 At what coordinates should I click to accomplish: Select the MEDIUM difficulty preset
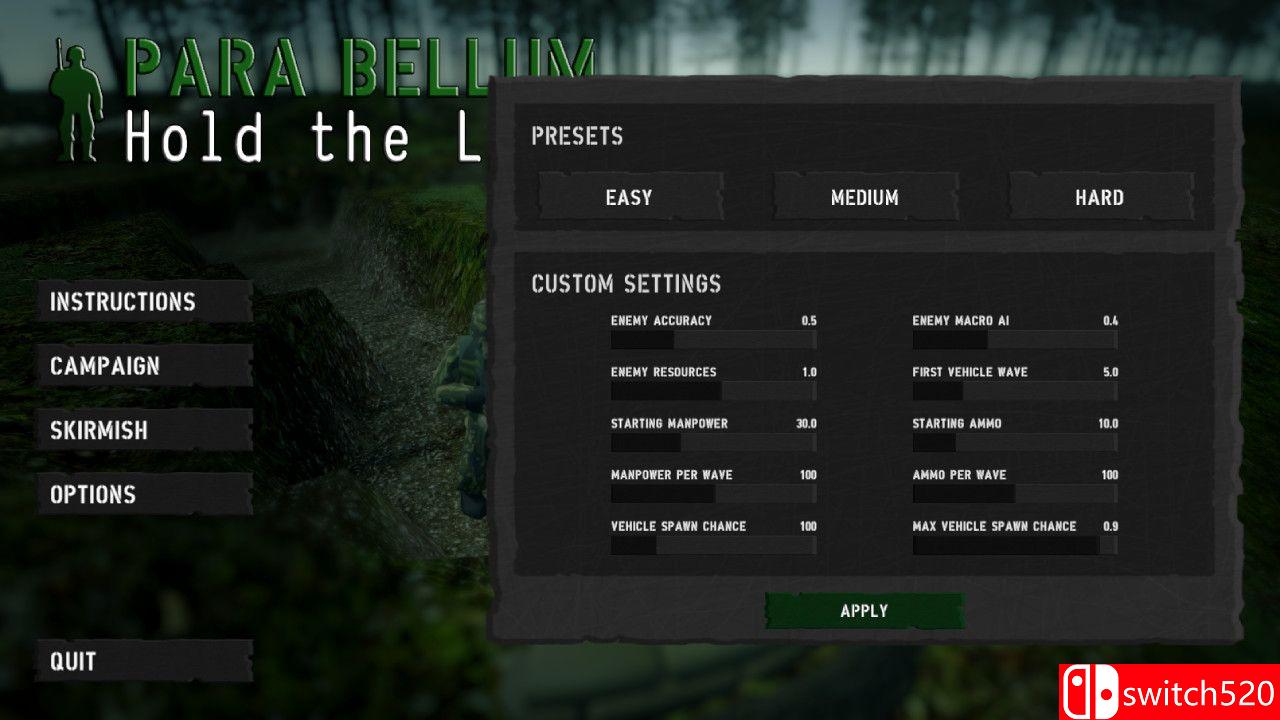click(865, 197)
